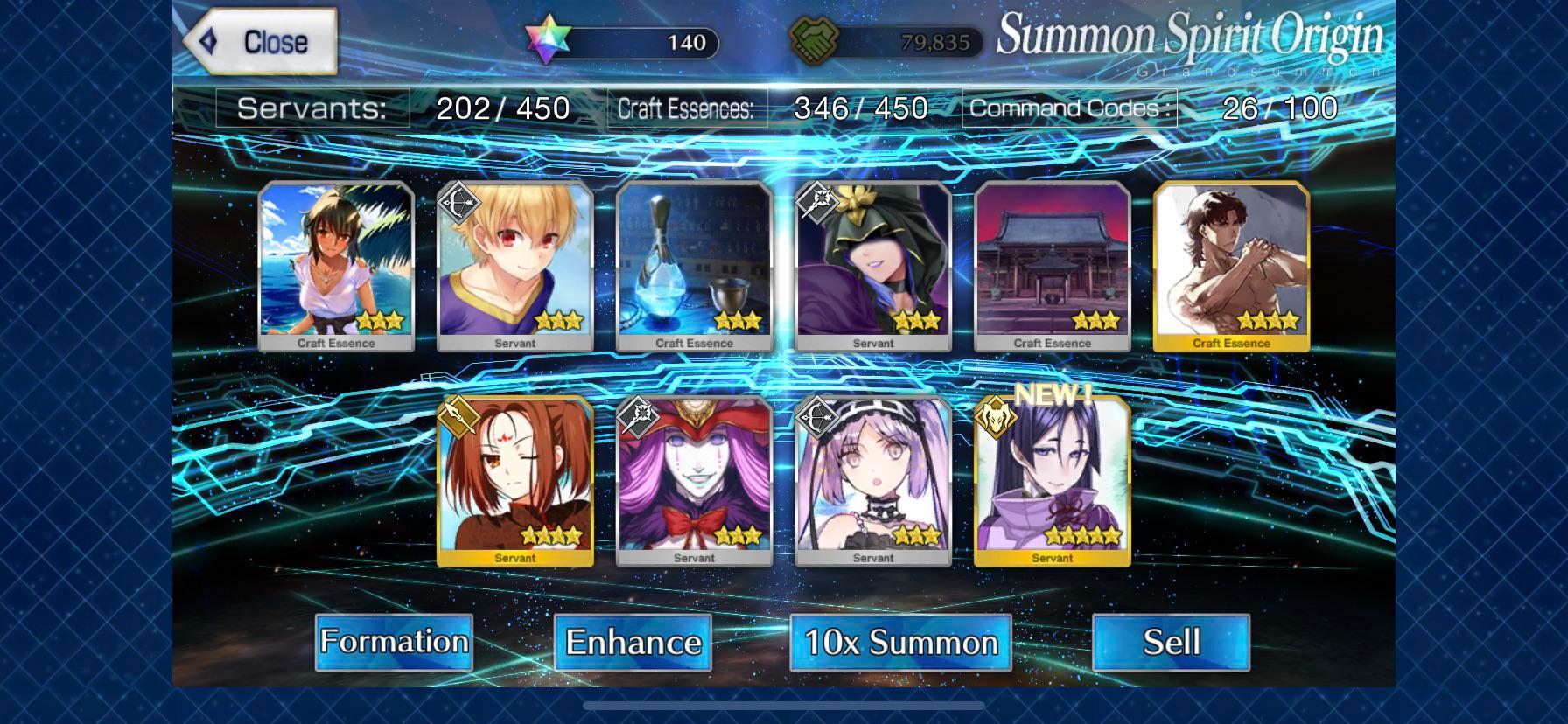Open the Formation screen
Image resolution: width=1568 pixels, height=724 pixels.
click(395, 642)
